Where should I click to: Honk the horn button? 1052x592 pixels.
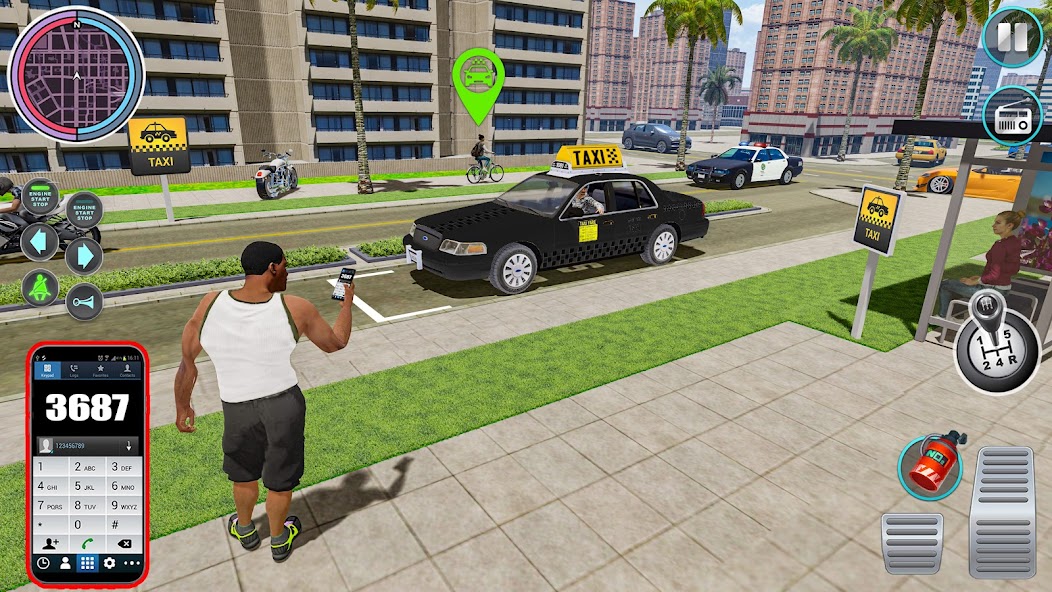[x=85, y=302]
